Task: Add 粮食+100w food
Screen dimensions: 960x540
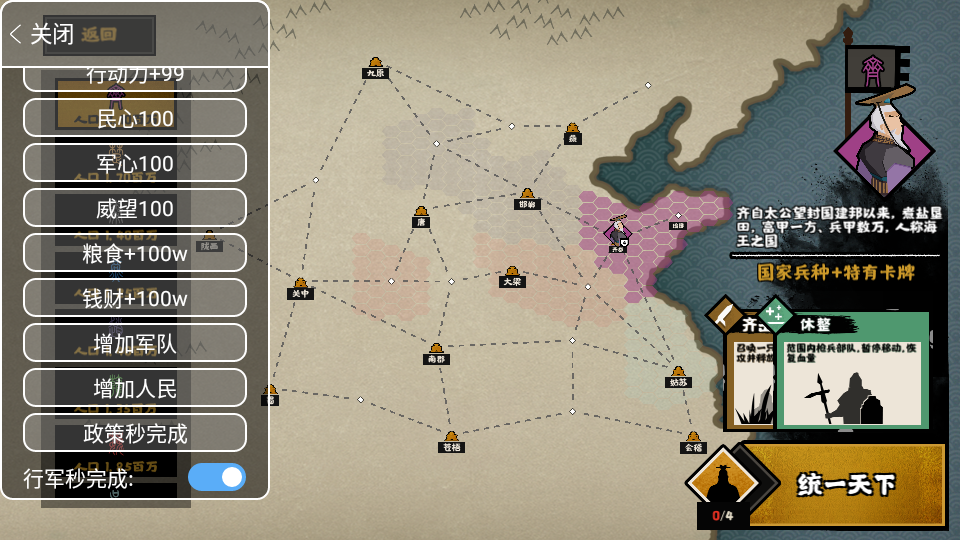Action: [x=135, y=253]
